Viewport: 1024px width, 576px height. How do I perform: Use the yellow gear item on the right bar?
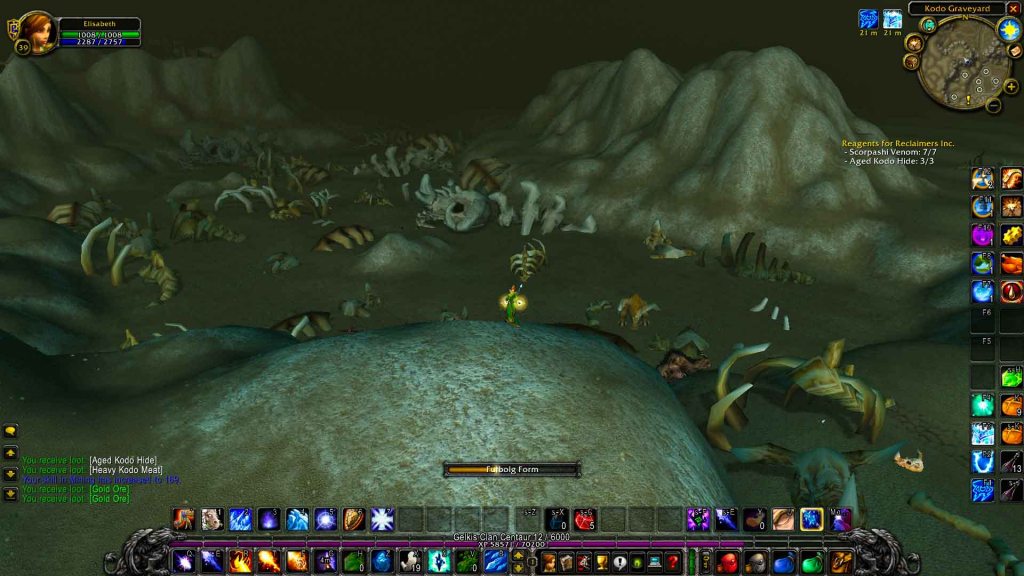click(x=1011, y=235)
